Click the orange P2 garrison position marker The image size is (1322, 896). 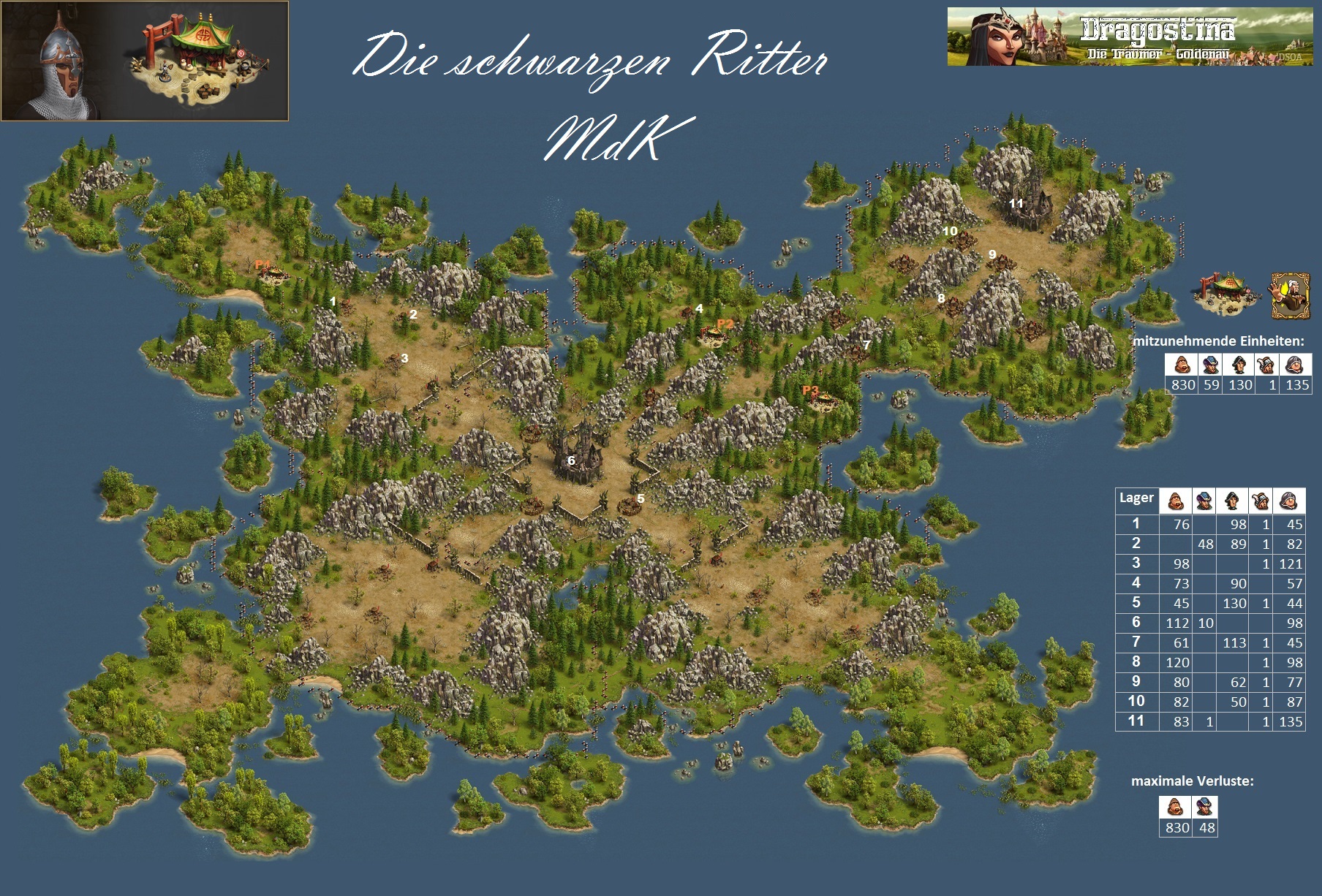[x=725, y=324]
